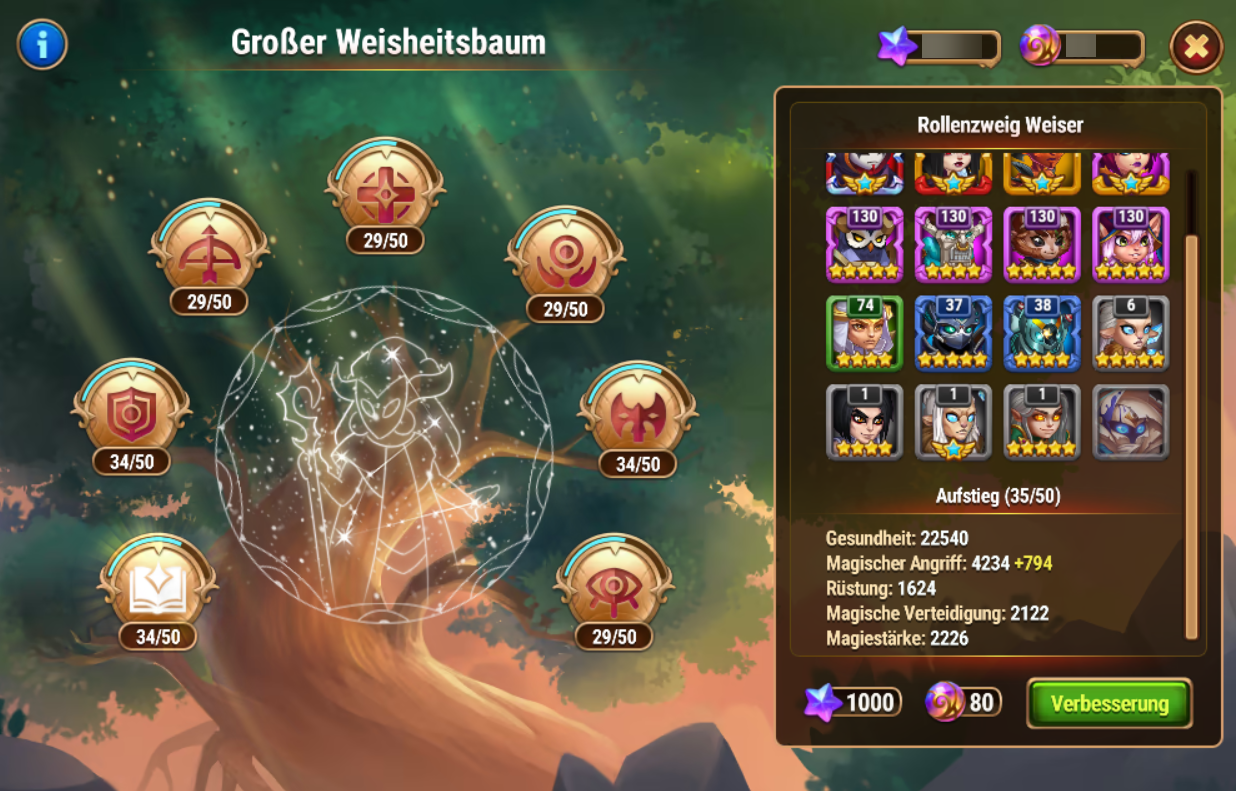Open the blue info button

[x=42, y=45]
